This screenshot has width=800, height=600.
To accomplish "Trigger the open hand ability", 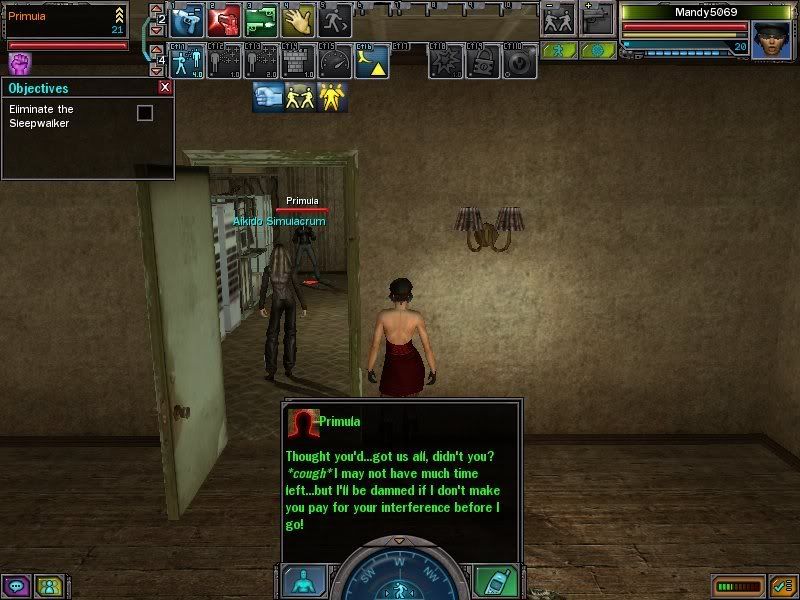I will [298, 21].
